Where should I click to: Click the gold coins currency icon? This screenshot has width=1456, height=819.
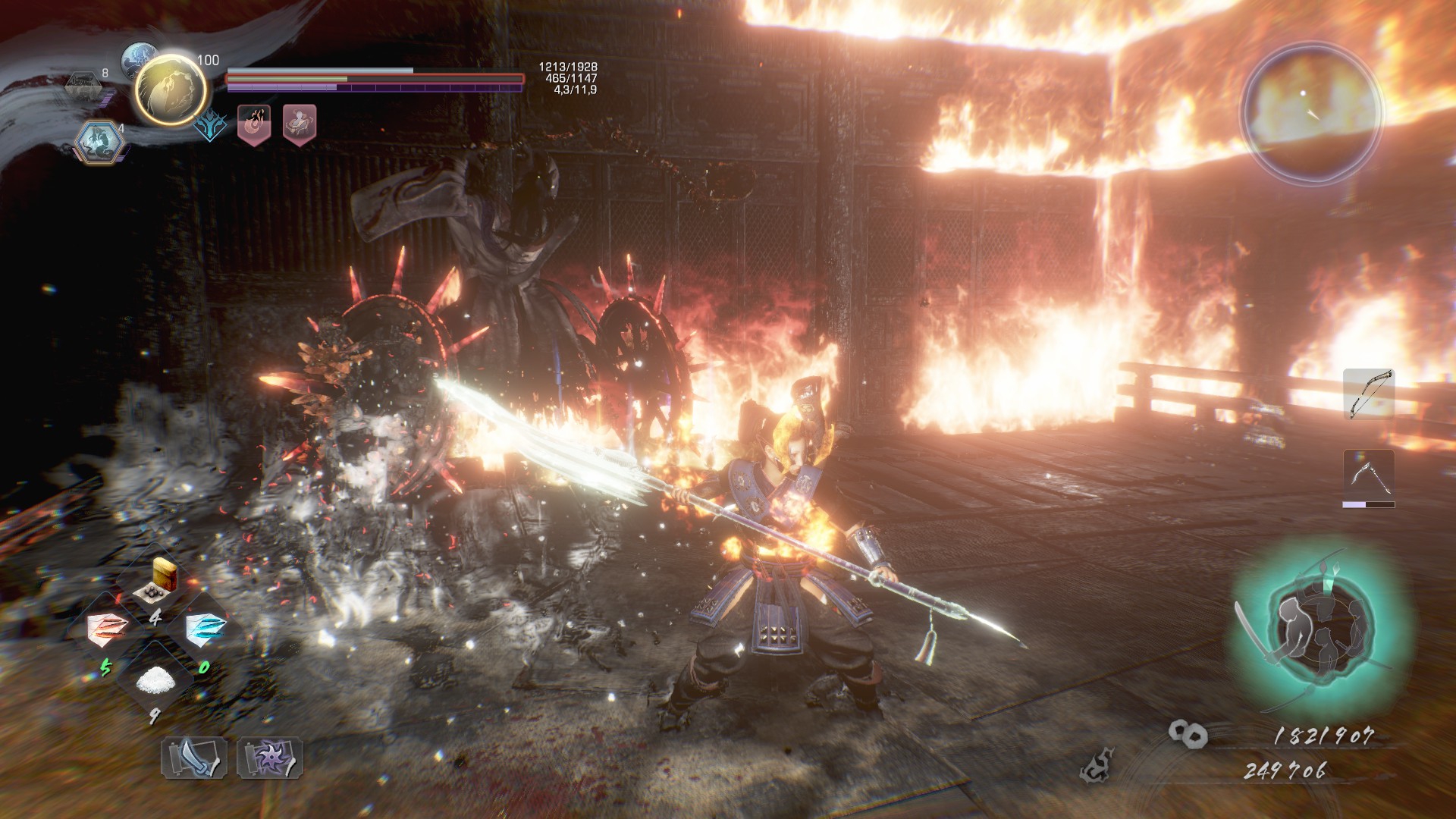tap(1187, 733)
